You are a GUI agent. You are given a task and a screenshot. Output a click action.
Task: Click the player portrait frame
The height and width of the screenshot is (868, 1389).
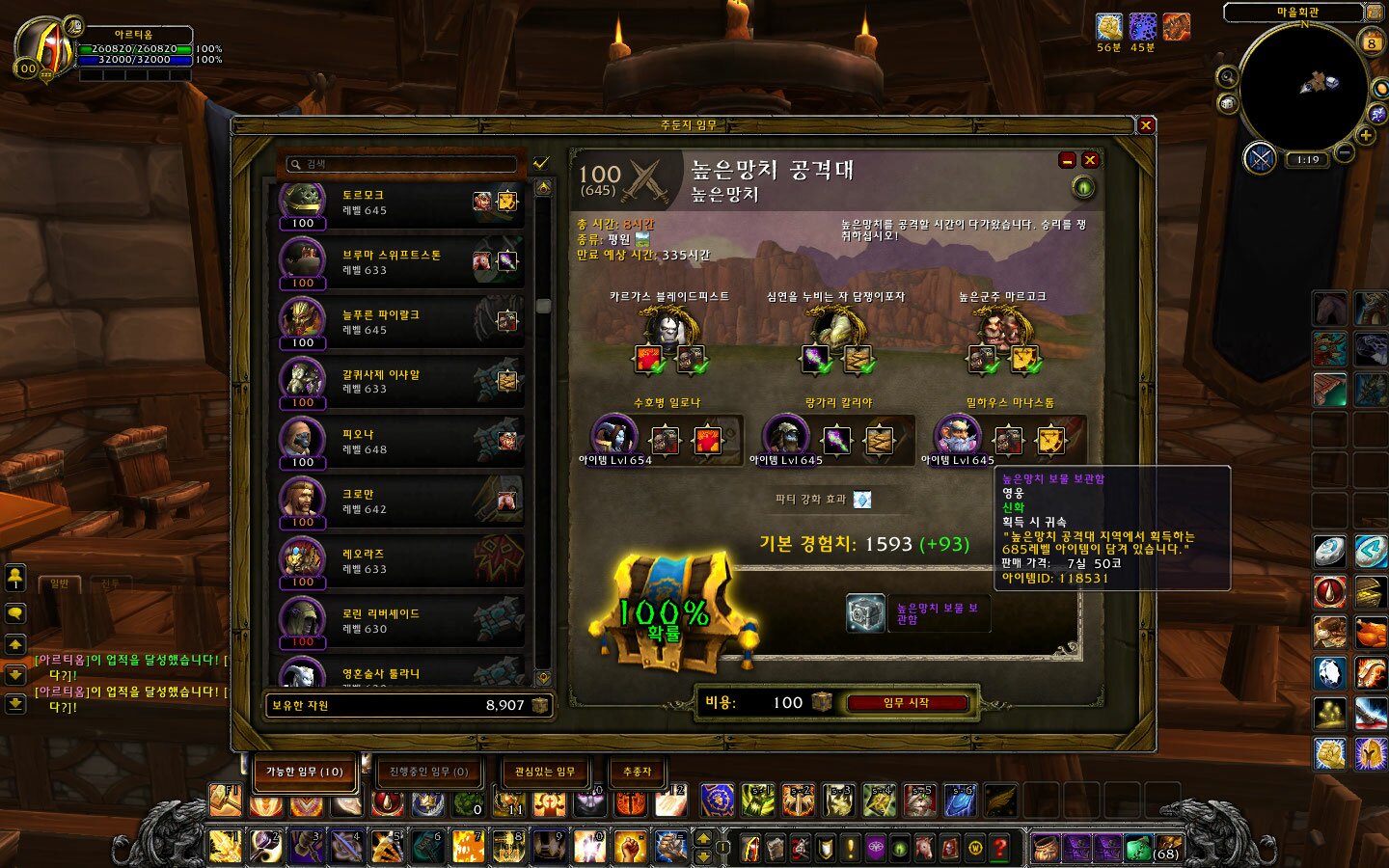point(43,48)
